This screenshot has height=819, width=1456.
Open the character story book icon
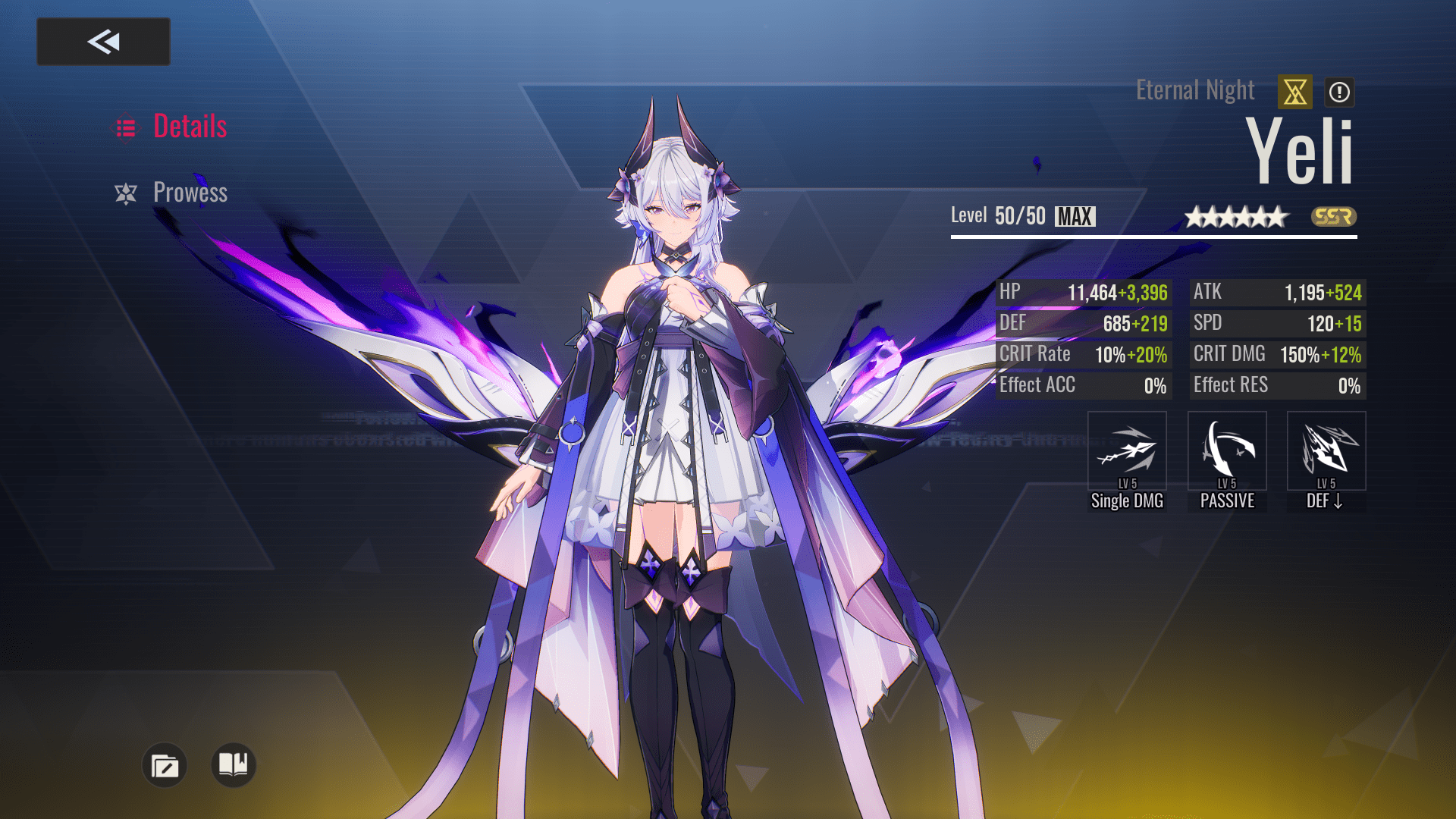tap(232, 766)
